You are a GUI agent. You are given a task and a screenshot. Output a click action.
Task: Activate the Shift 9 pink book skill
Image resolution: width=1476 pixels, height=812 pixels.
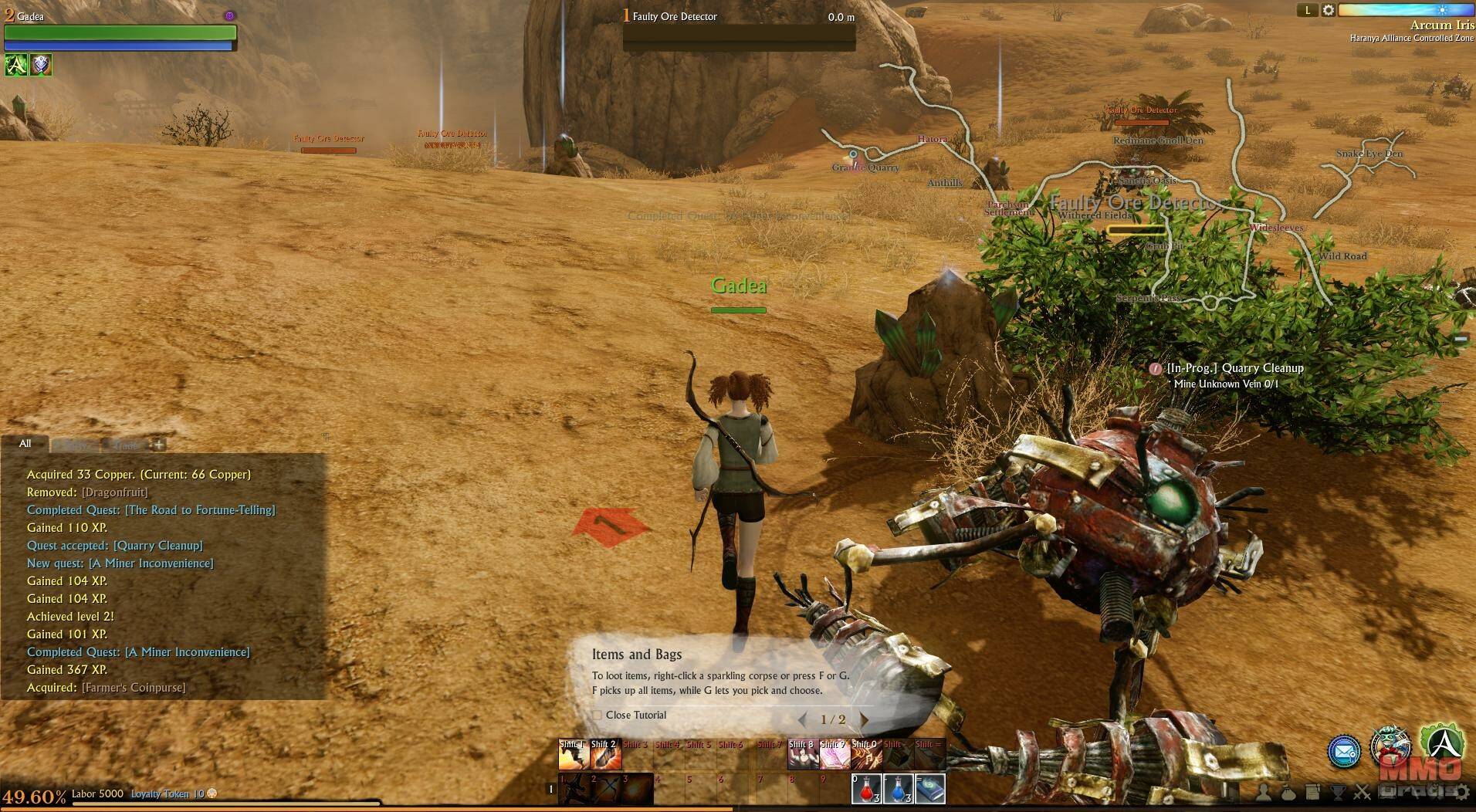834,755
